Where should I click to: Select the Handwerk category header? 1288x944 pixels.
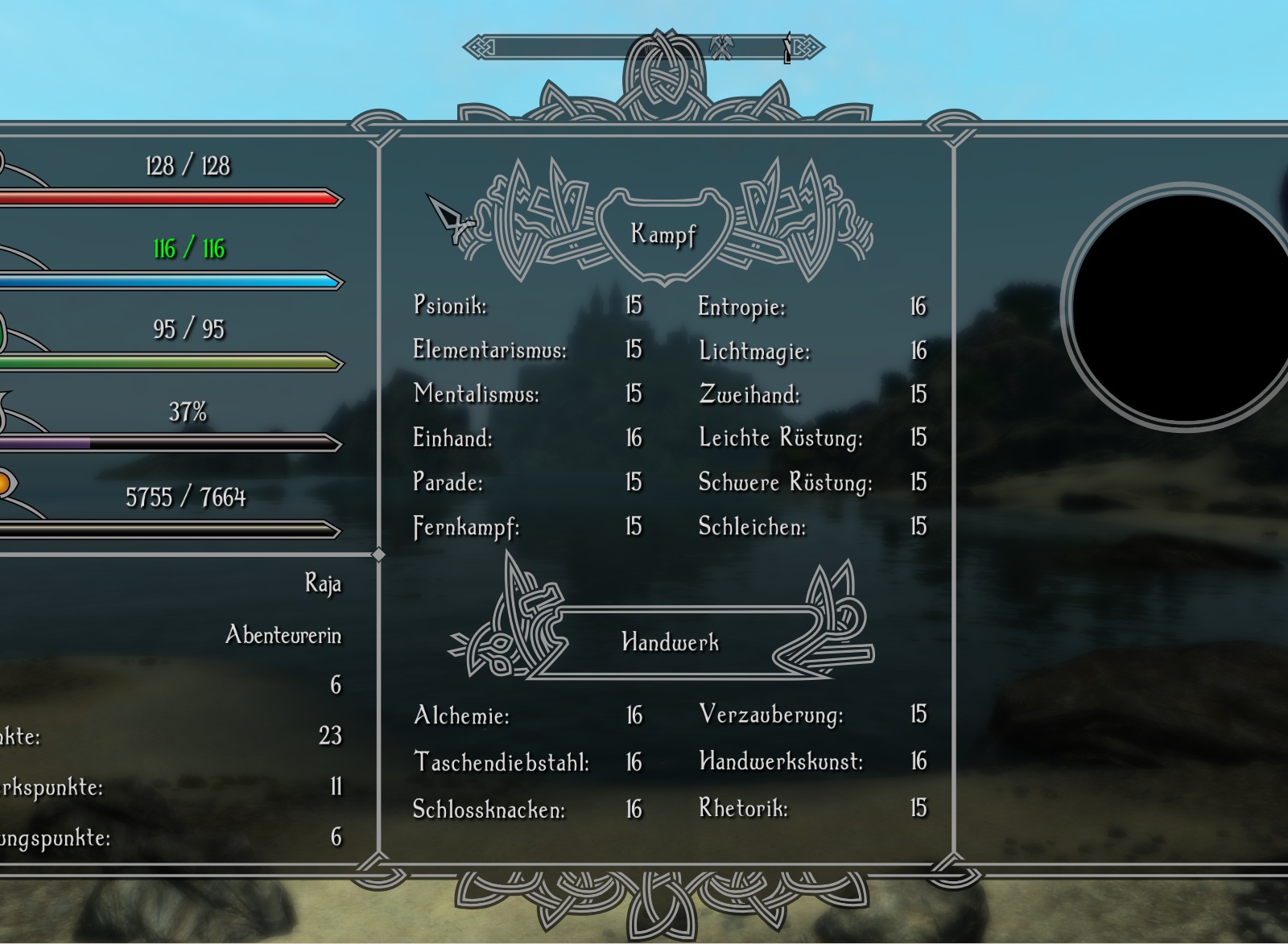(670, 642)
